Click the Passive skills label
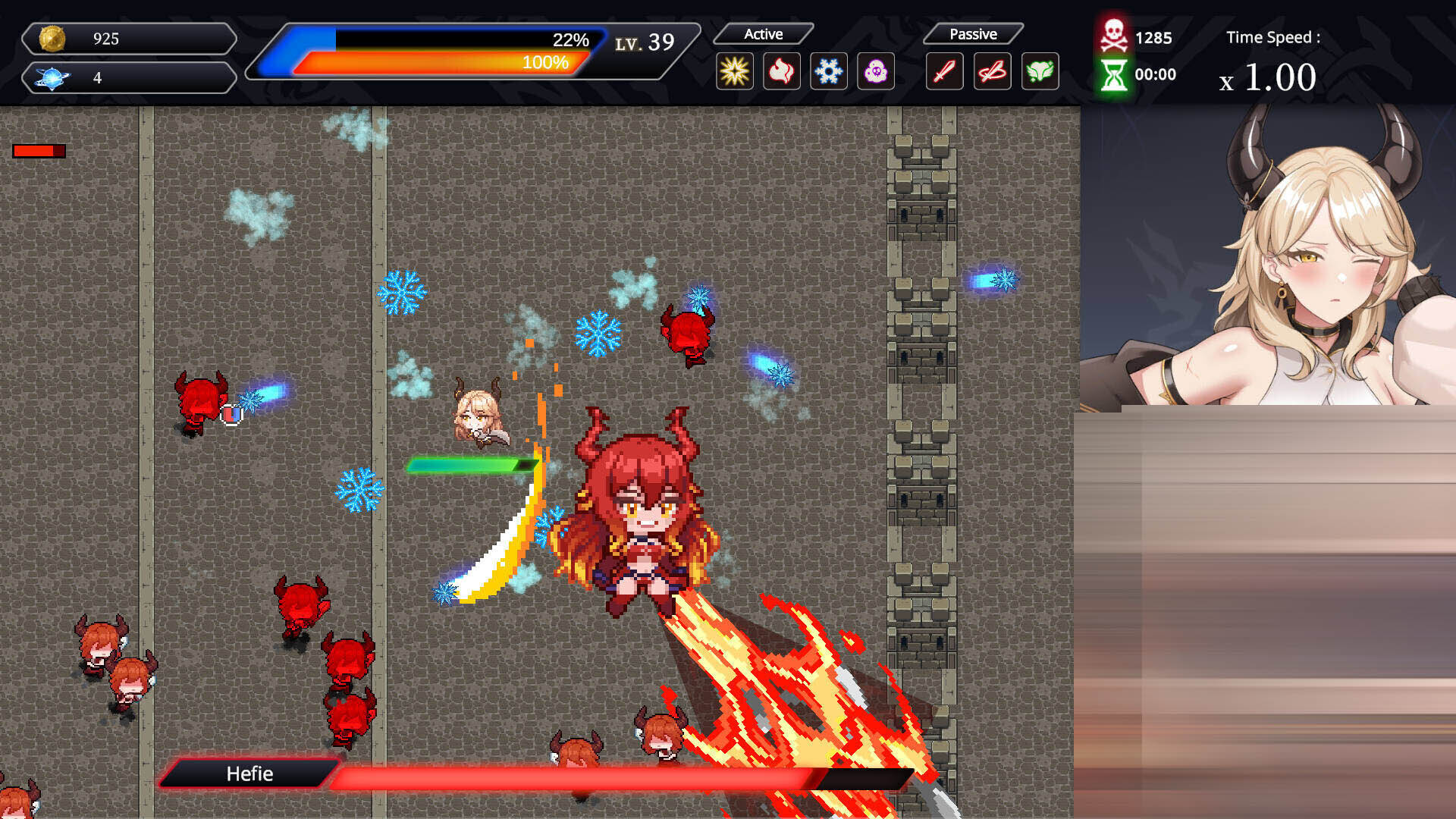This screenshot has height=819, width=1456. pyautogui.click(x=973, y=34)
